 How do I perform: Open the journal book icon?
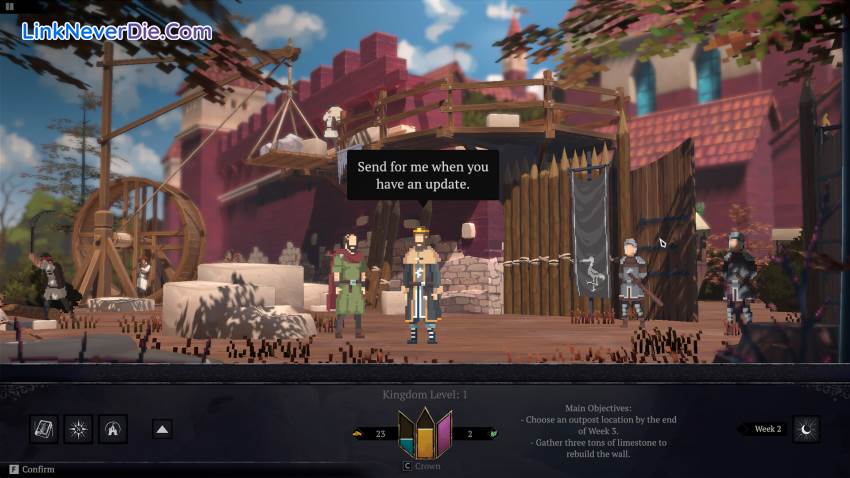[x=44, y=429]
